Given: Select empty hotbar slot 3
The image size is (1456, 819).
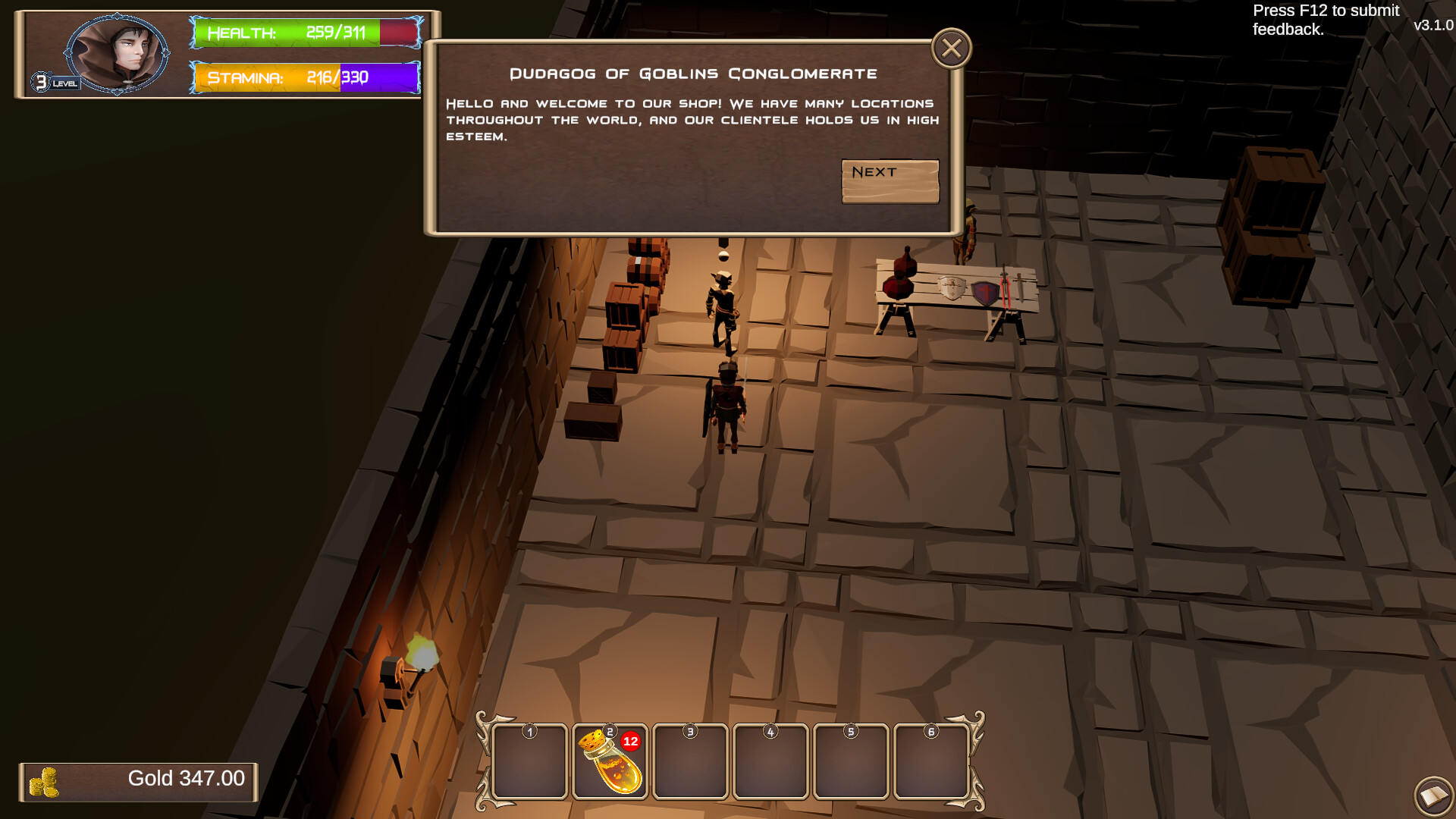Looking at the screenshot, I should point(691,761).
